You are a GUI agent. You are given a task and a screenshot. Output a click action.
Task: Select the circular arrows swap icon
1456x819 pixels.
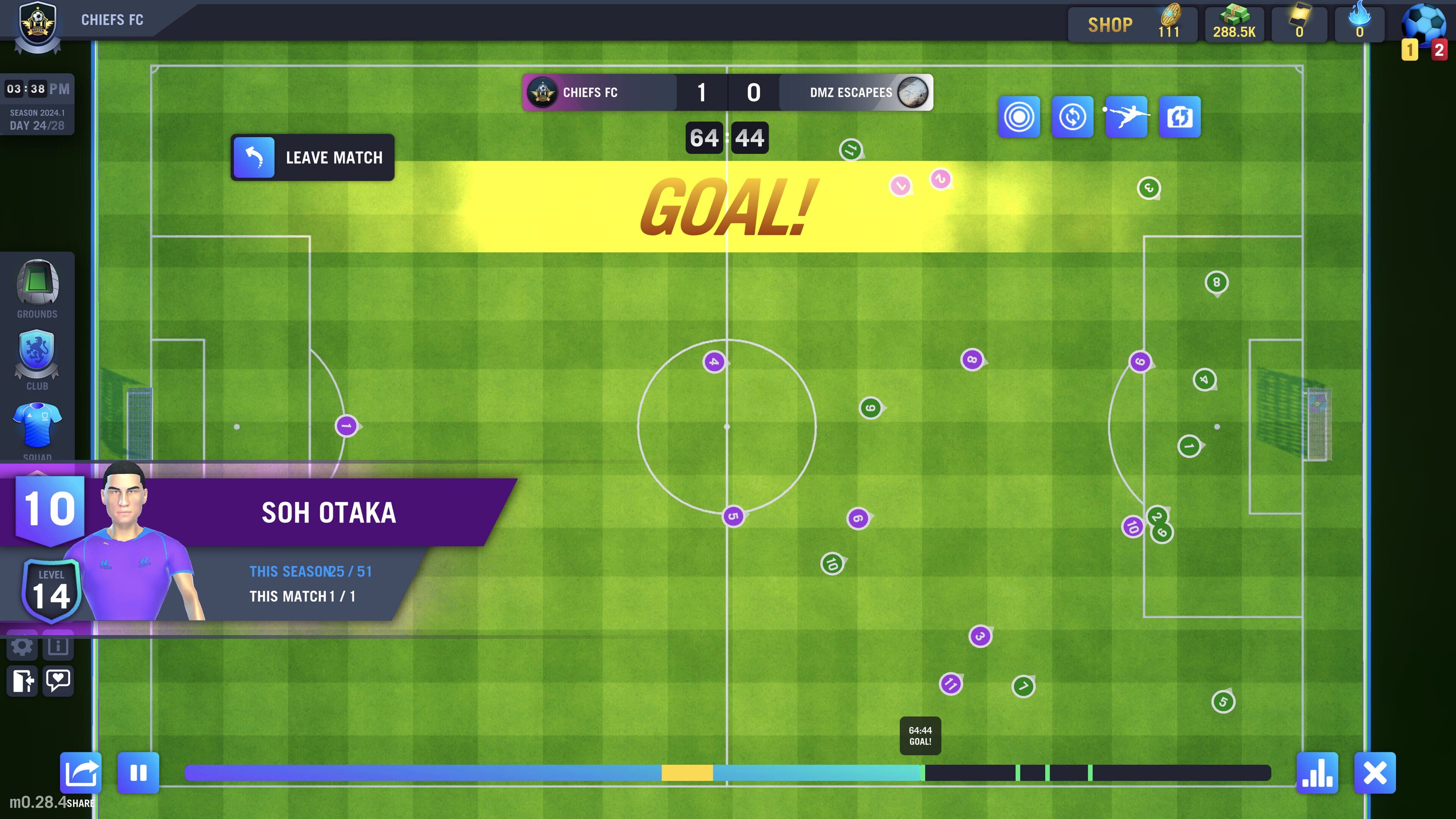point(1072,117)
